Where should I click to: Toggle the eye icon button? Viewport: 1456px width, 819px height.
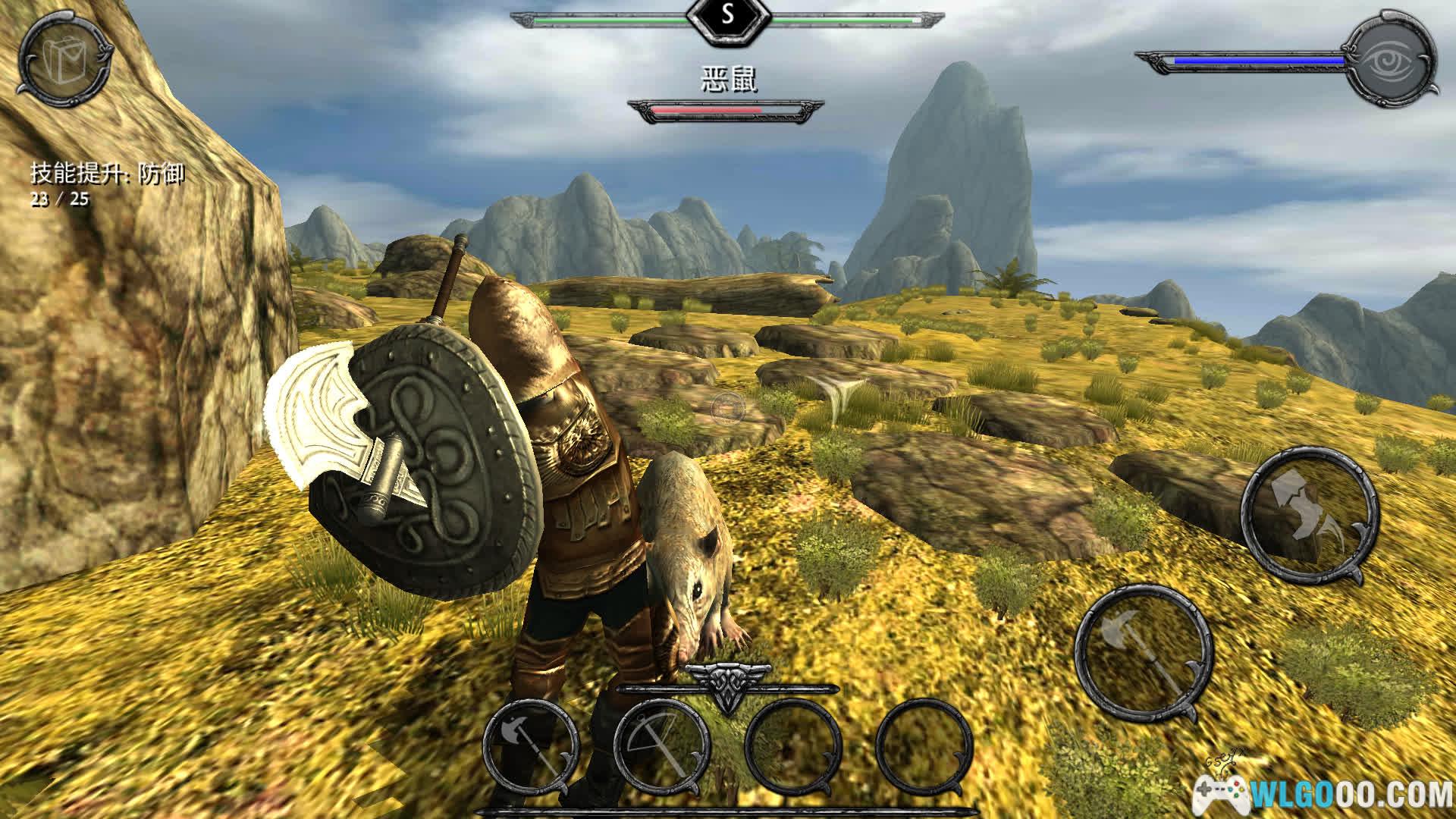pos(1392,60)
